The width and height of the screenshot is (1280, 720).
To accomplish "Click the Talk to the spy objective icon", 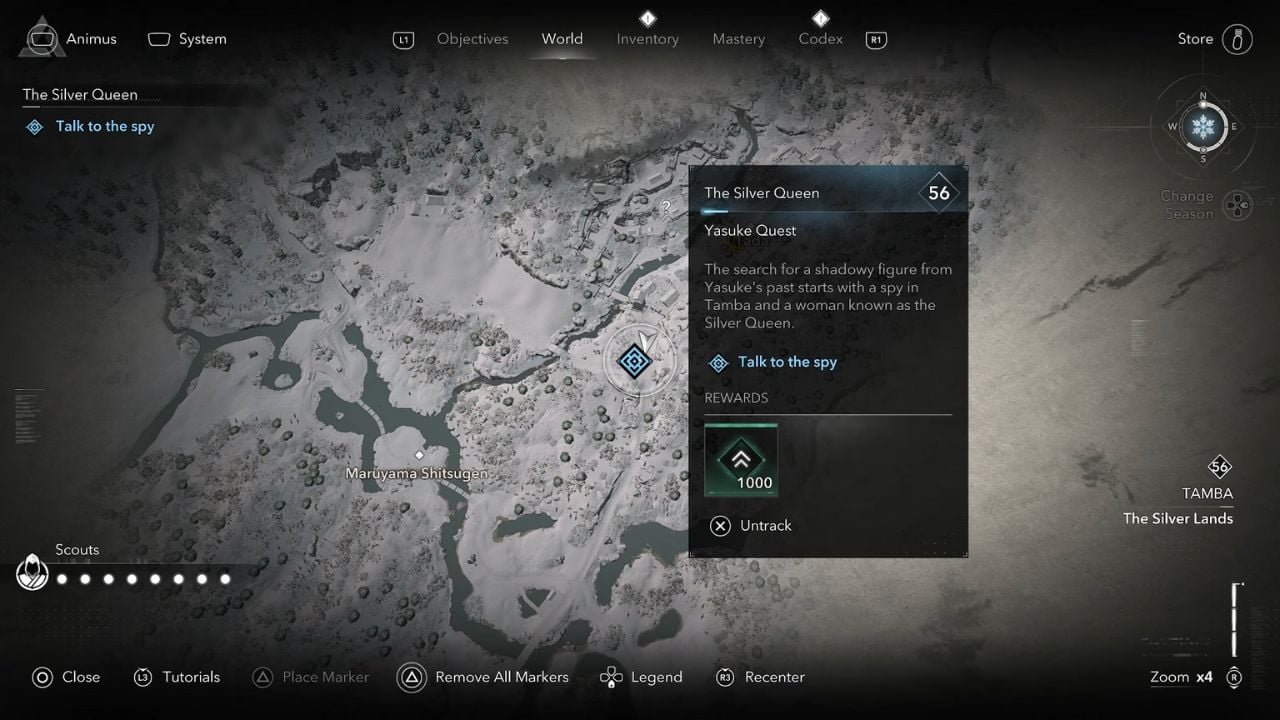I will [x=718, y=362].
